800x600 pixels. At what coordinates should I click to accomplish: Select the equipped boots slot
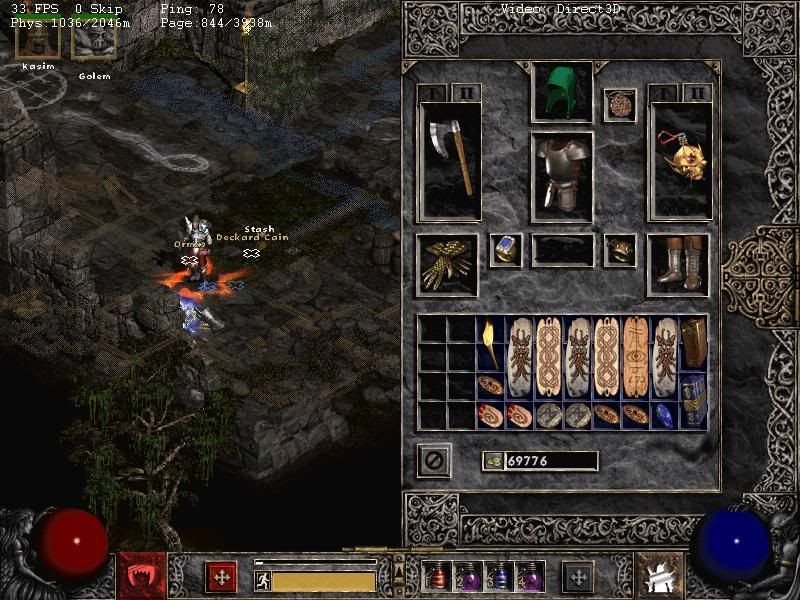click(679, 265)
